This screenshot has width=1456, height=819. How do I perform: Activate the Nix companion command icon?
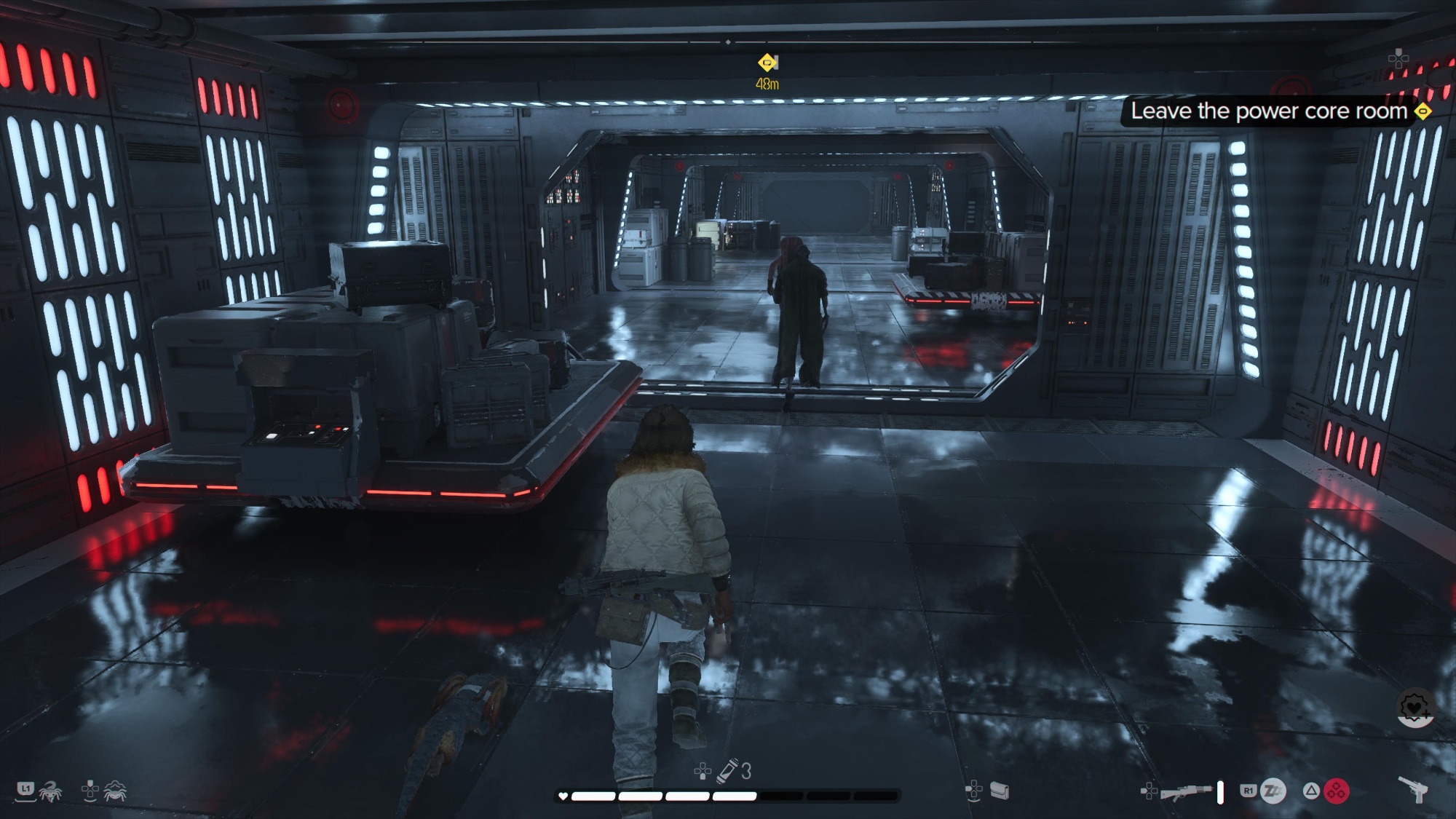tap(50, 791)
